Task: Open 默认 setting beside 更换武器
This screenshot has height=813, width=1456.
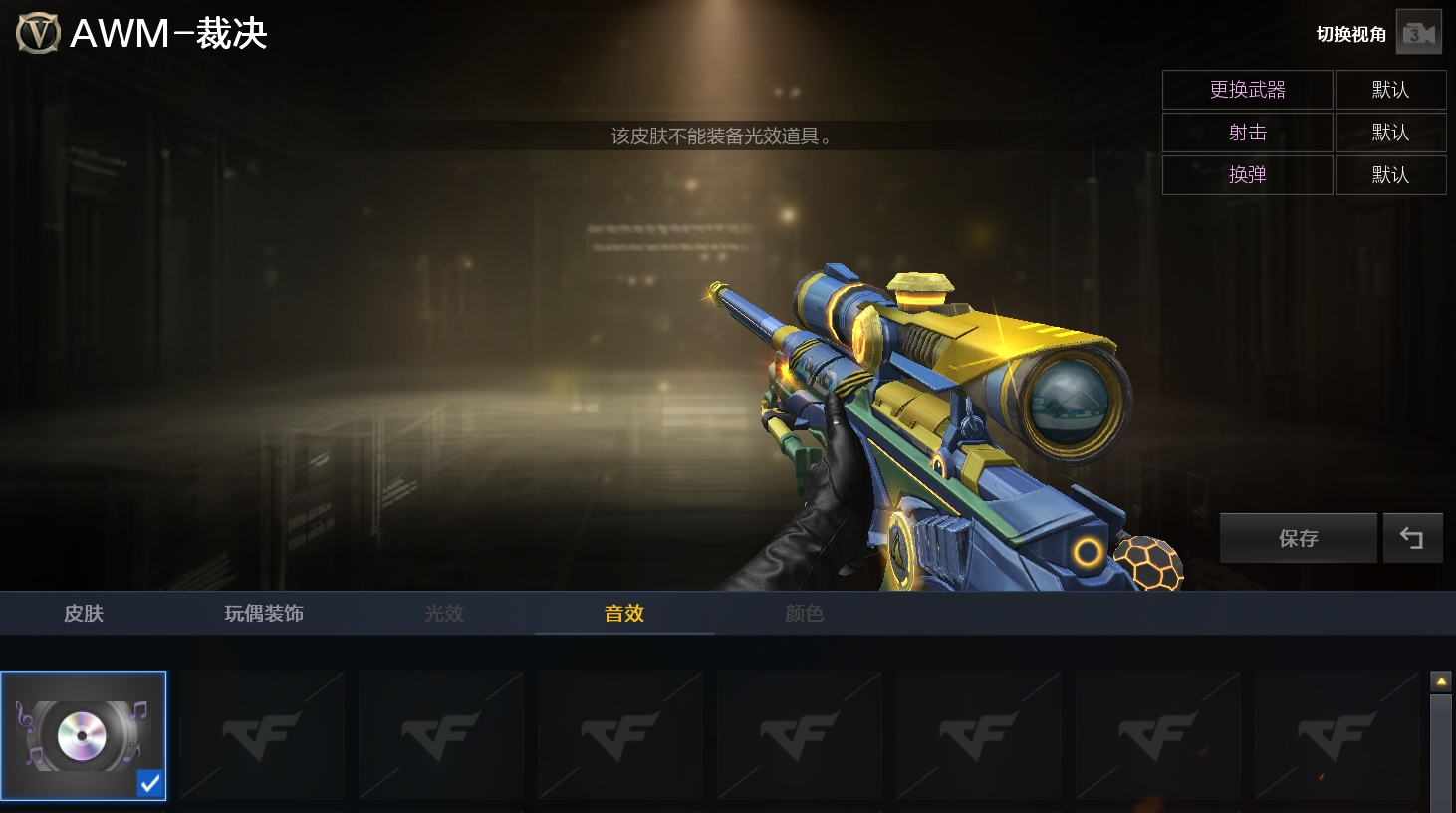Action: pyautogui.click(x=1390, y=90)
